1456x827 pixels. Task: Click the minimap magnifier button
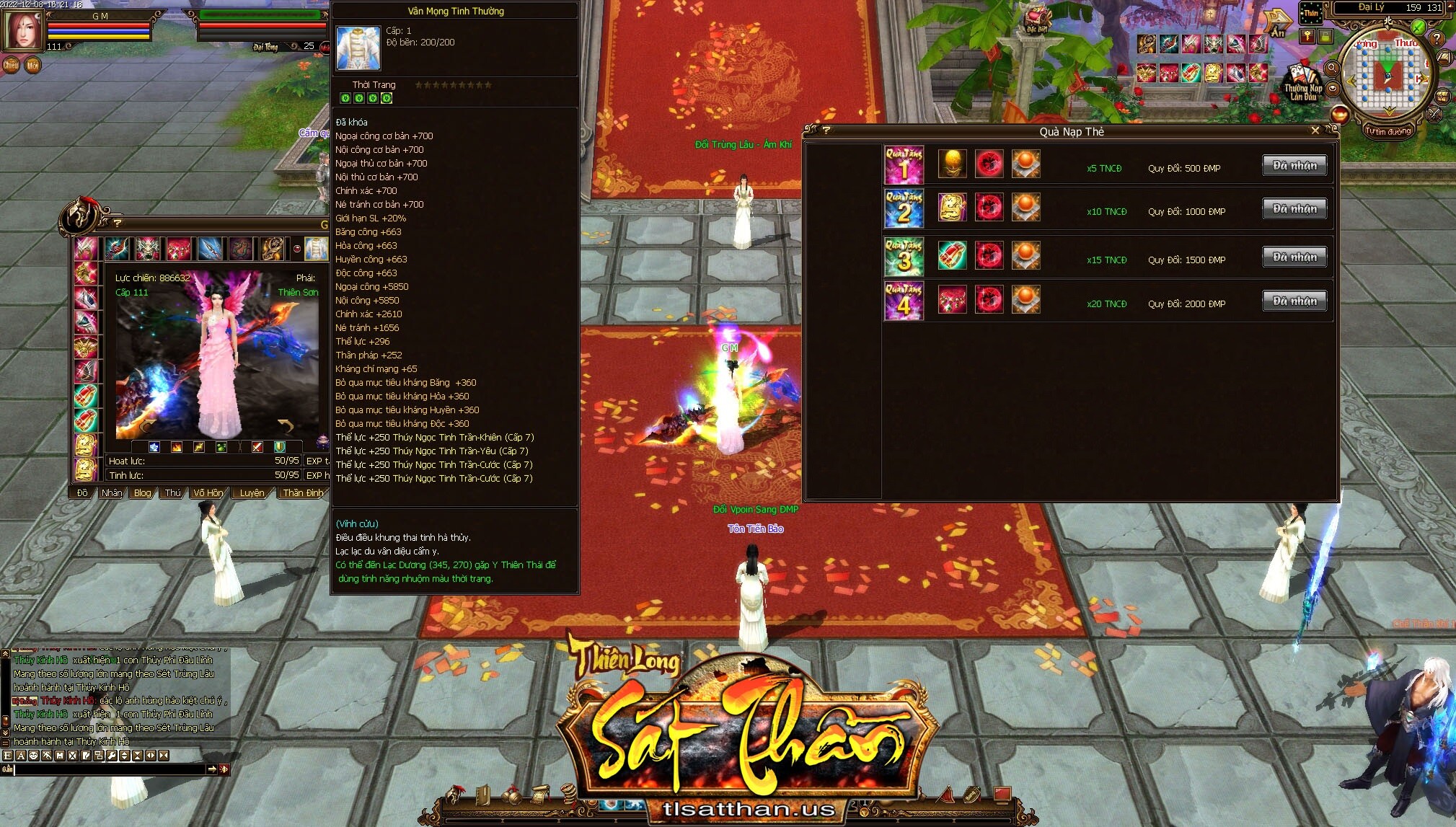tap(1332, 68)
